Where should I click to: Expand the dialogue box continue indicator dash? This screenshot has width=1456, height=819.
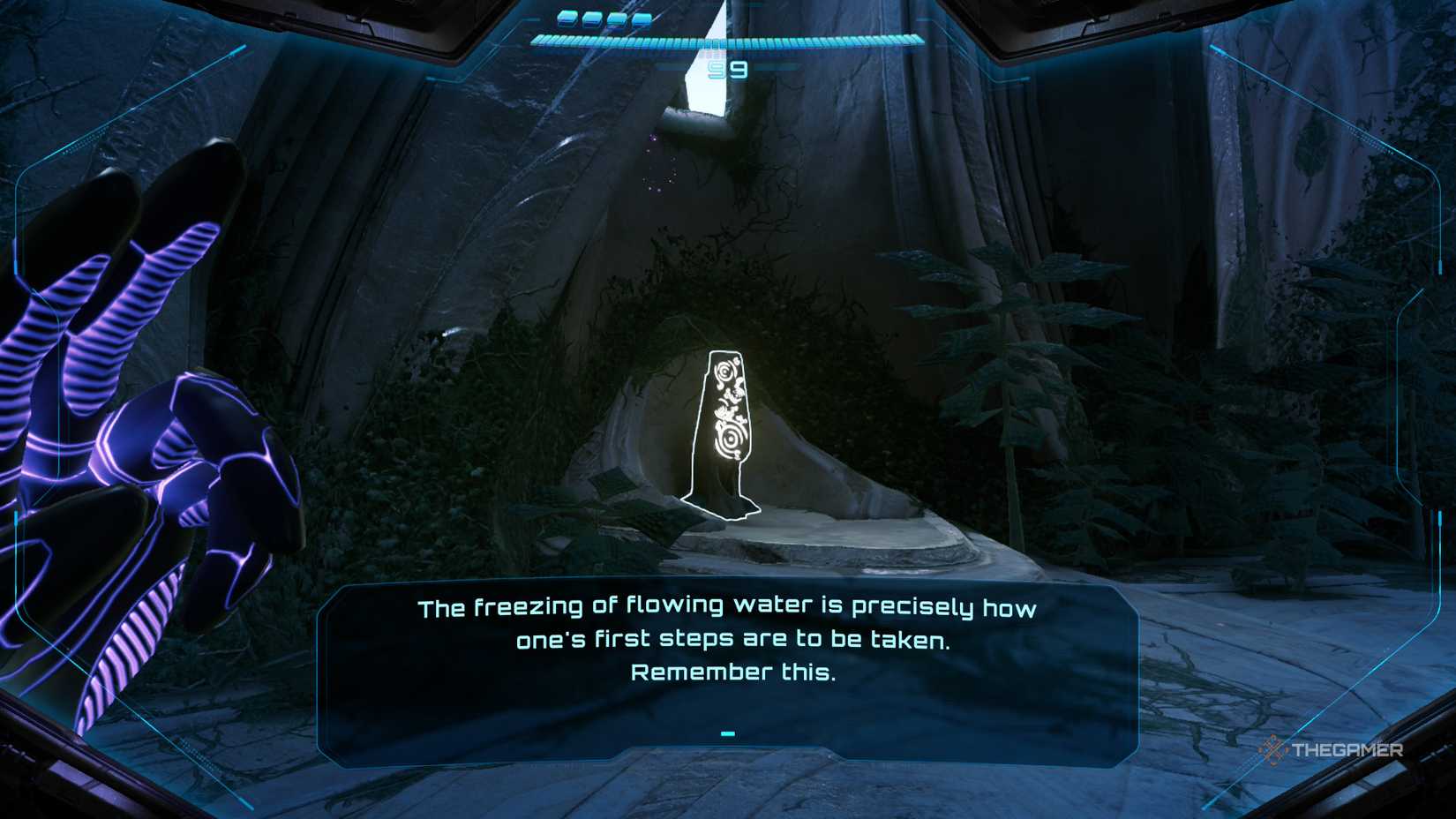[727, 733]
